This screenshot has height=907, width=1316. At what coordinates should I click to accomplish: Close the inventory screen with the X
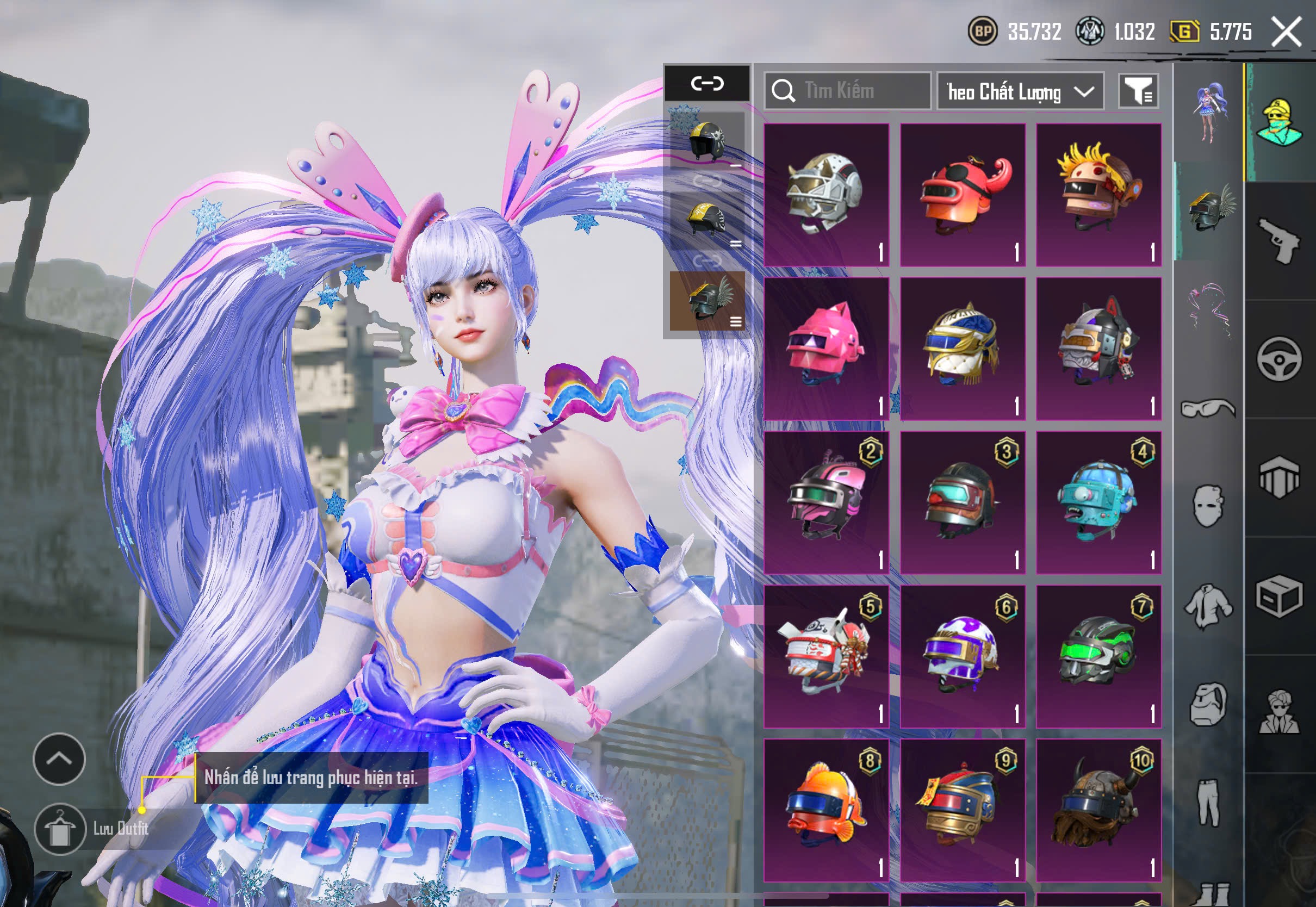(1286, 31)
